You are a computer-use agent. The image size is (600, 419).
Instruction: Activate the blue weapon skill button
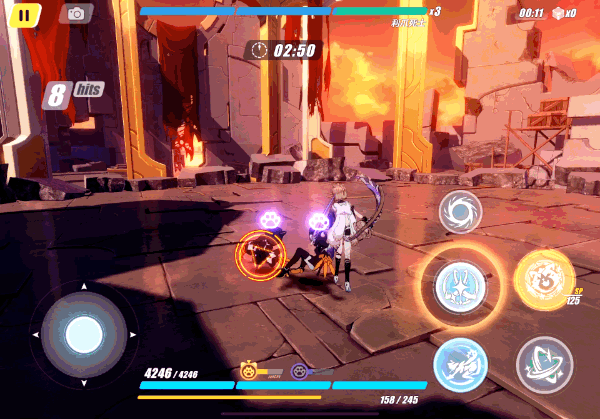click(x=461, y=364)
